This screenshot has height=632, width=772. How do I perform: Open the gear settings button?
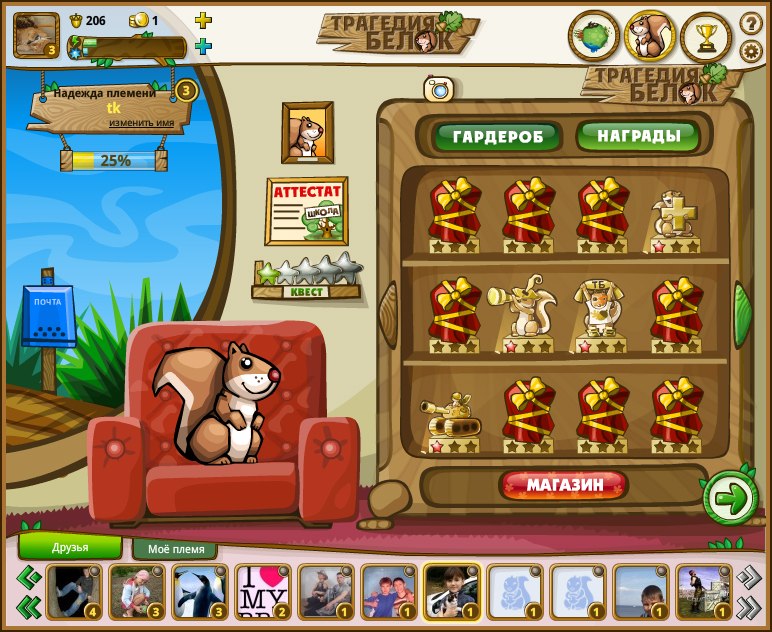coord(751,51)
